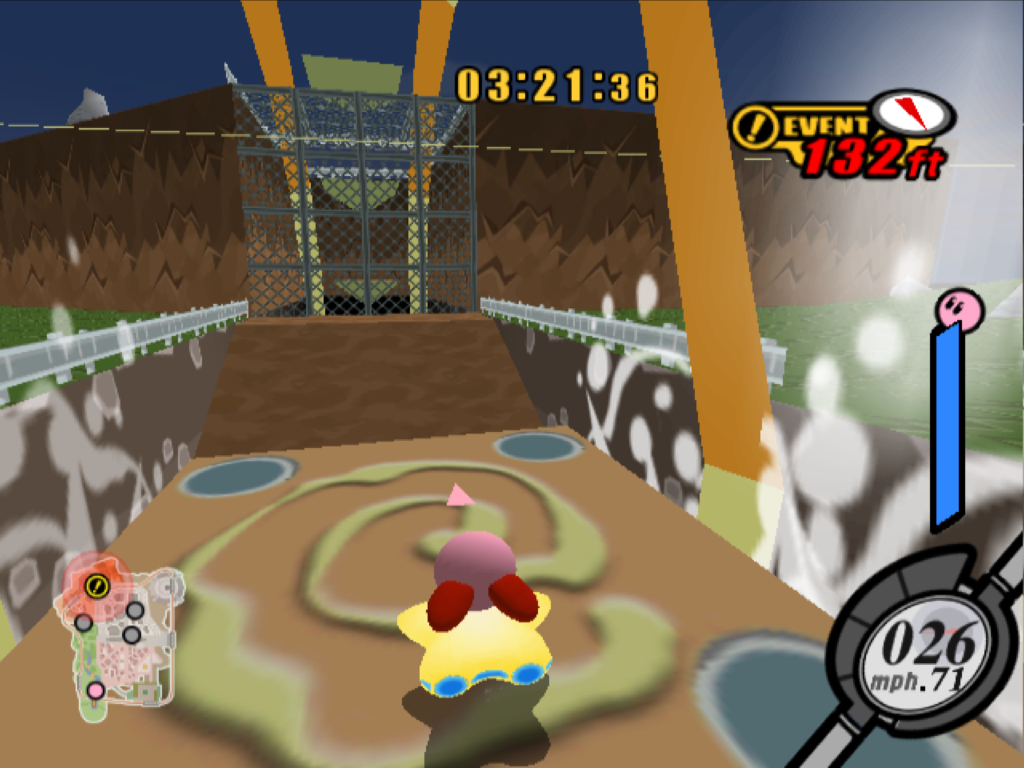Click the Kirby face icon above gauge
Viewport: 1024px width, 768px height.
coord(959,308)
